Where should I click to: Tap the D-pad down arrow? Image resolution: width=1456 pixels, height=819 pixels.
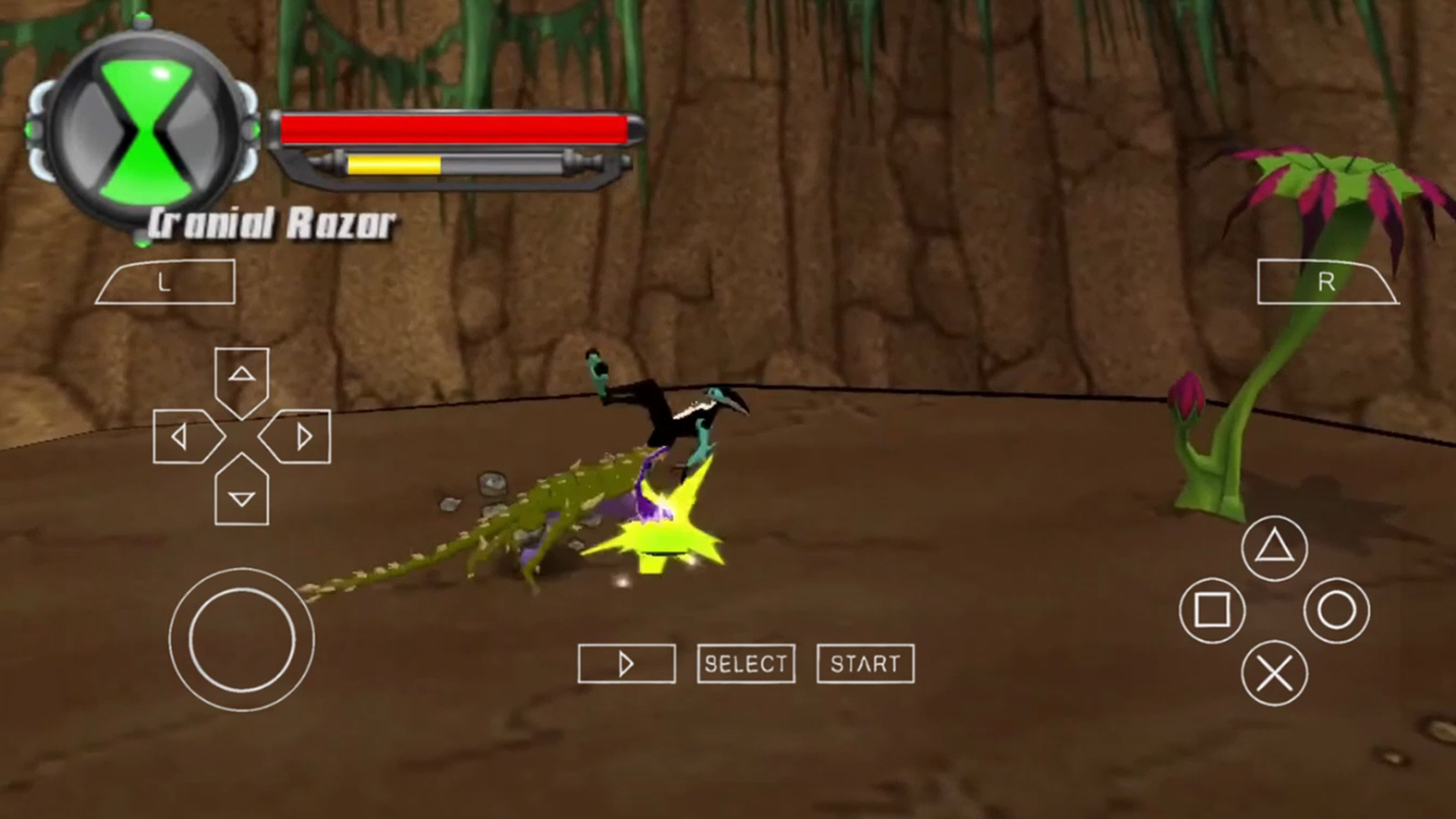pos(241,494)
